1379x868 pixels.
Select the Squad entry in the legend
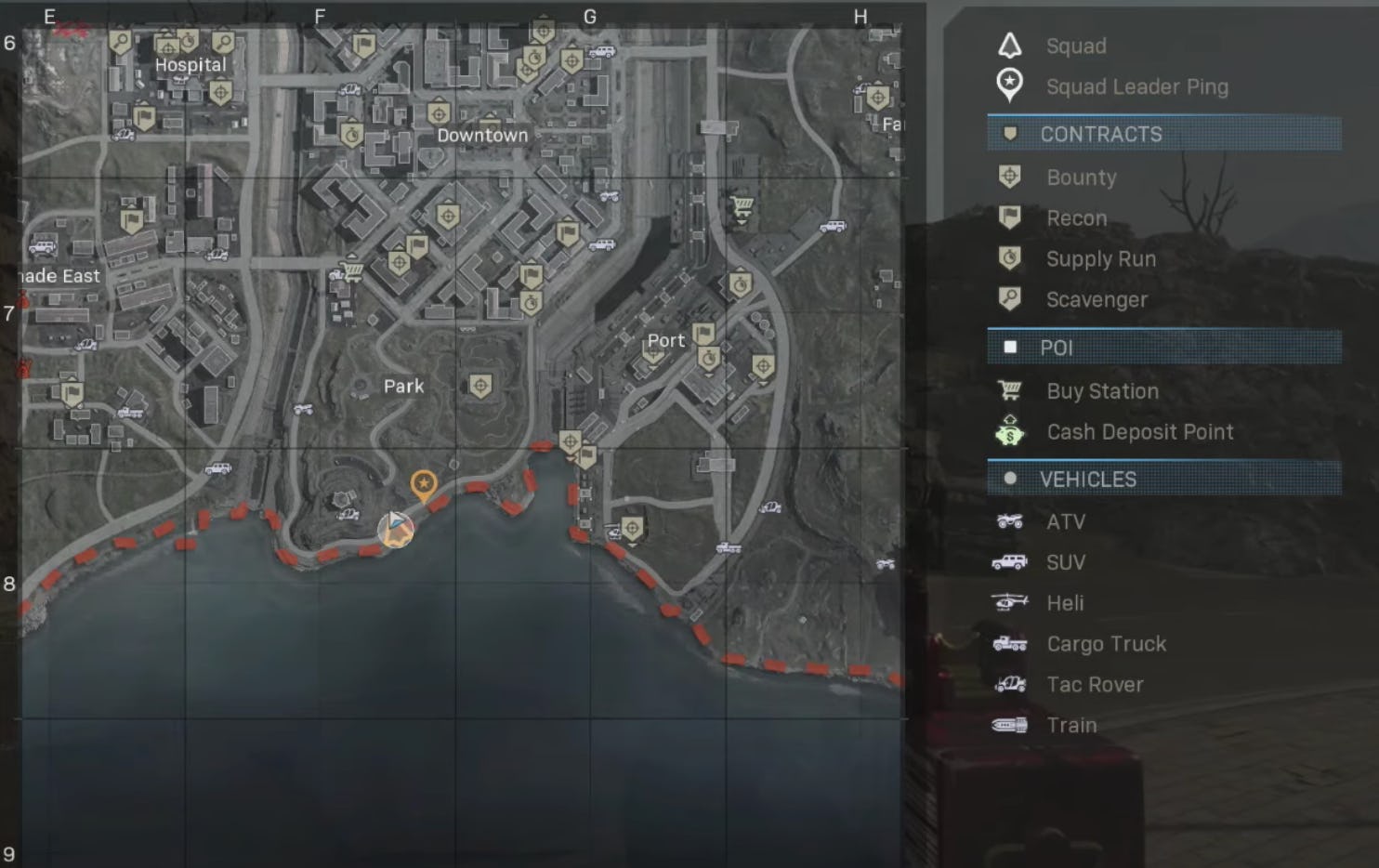pyautogui.click(x=1076, y=46)
